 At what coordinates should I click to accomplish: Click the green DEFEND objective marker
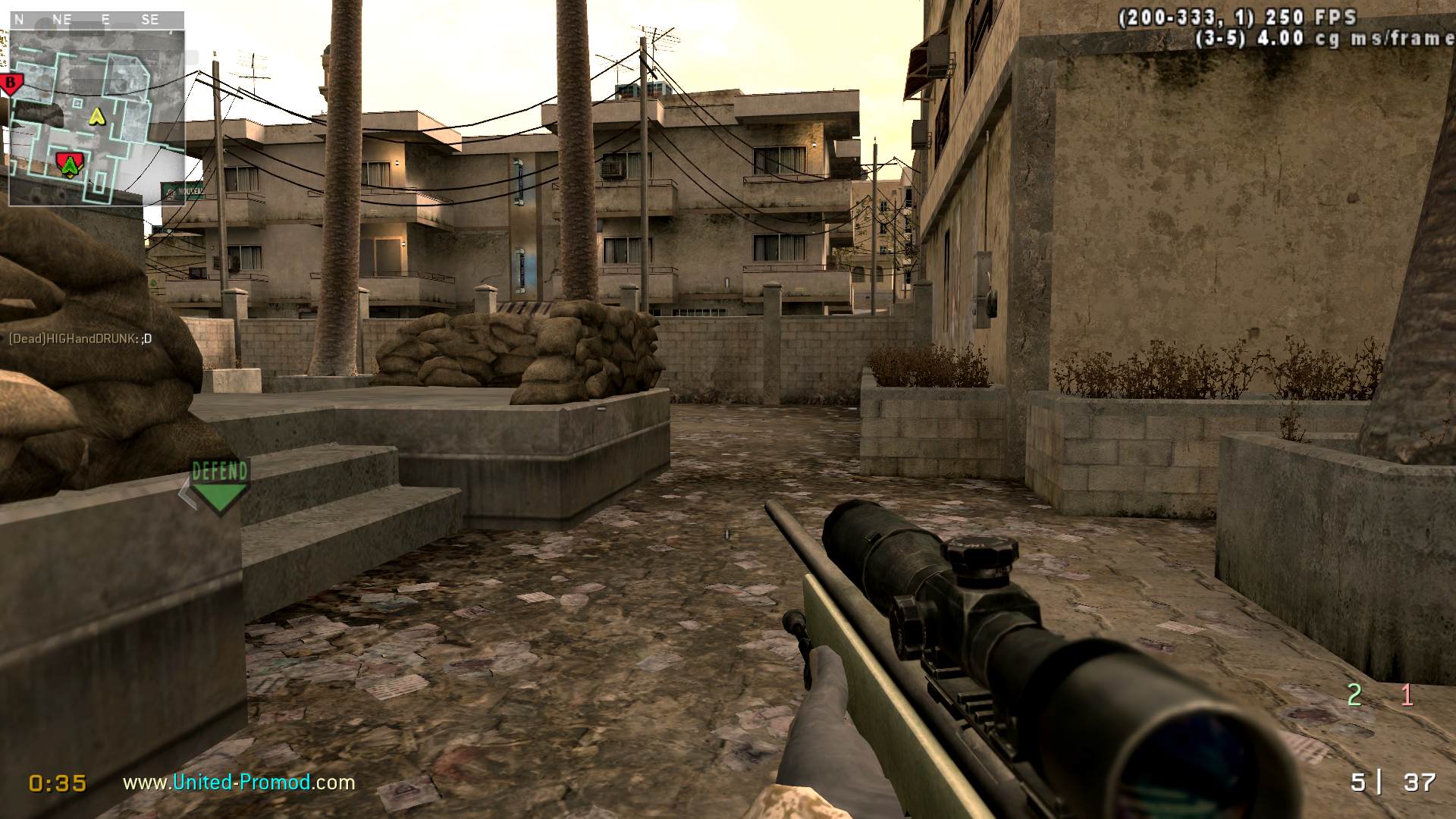(219, 486)
